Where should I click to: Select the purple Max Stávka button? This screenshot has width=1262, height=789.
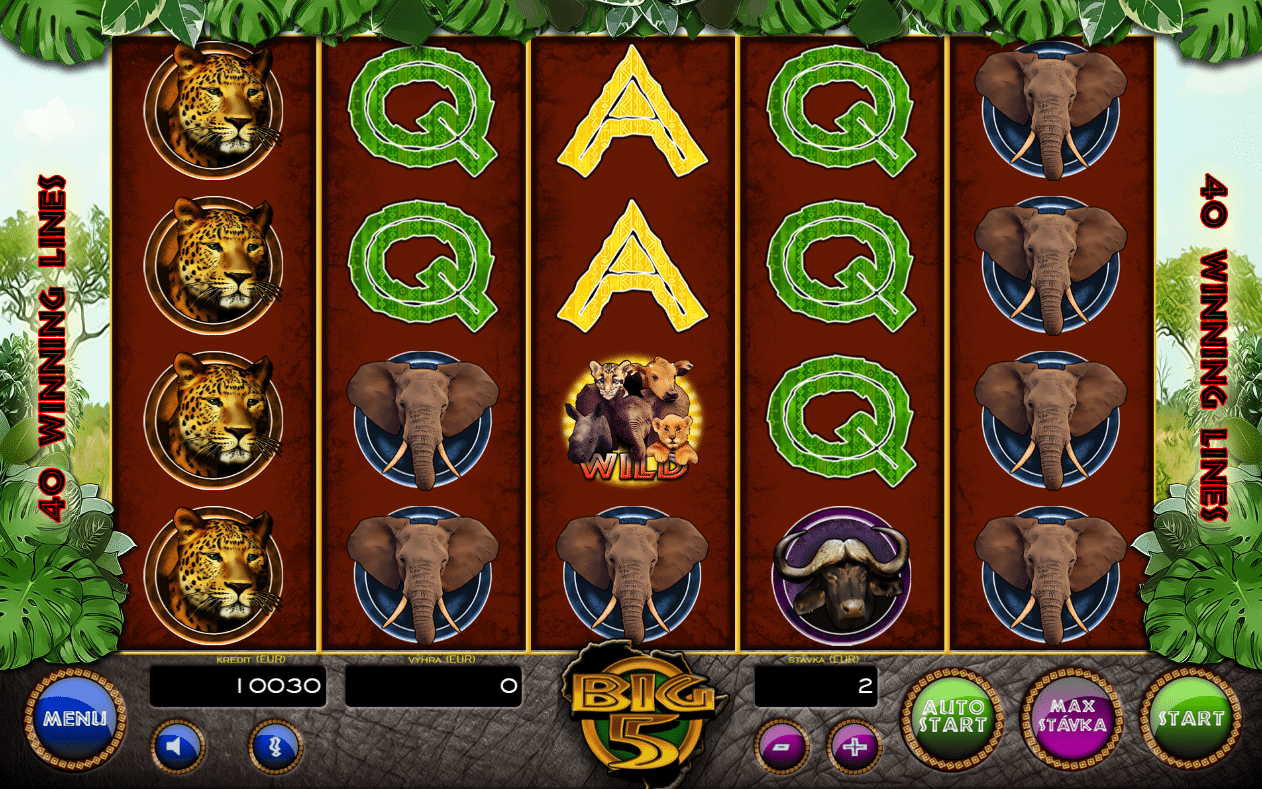[1071, 717]
